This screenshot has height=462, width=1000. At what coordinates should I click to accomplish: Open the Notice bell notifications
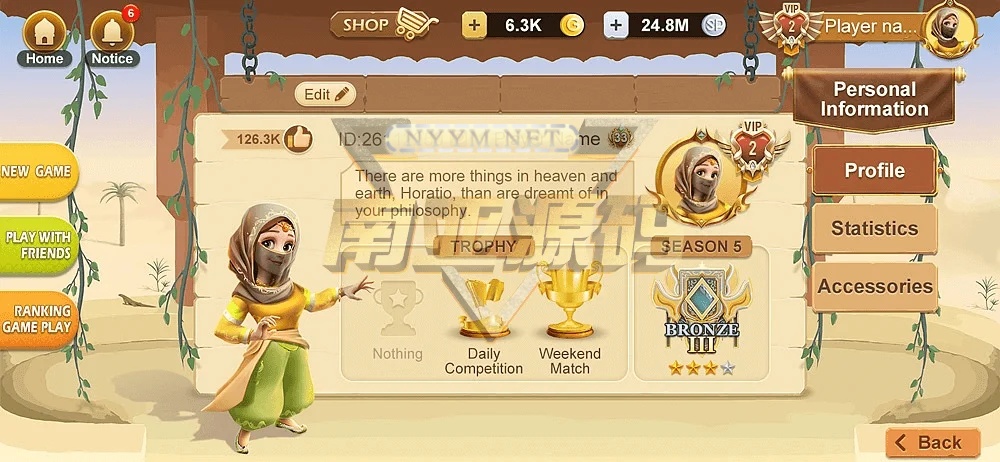(x=112, y=37)
